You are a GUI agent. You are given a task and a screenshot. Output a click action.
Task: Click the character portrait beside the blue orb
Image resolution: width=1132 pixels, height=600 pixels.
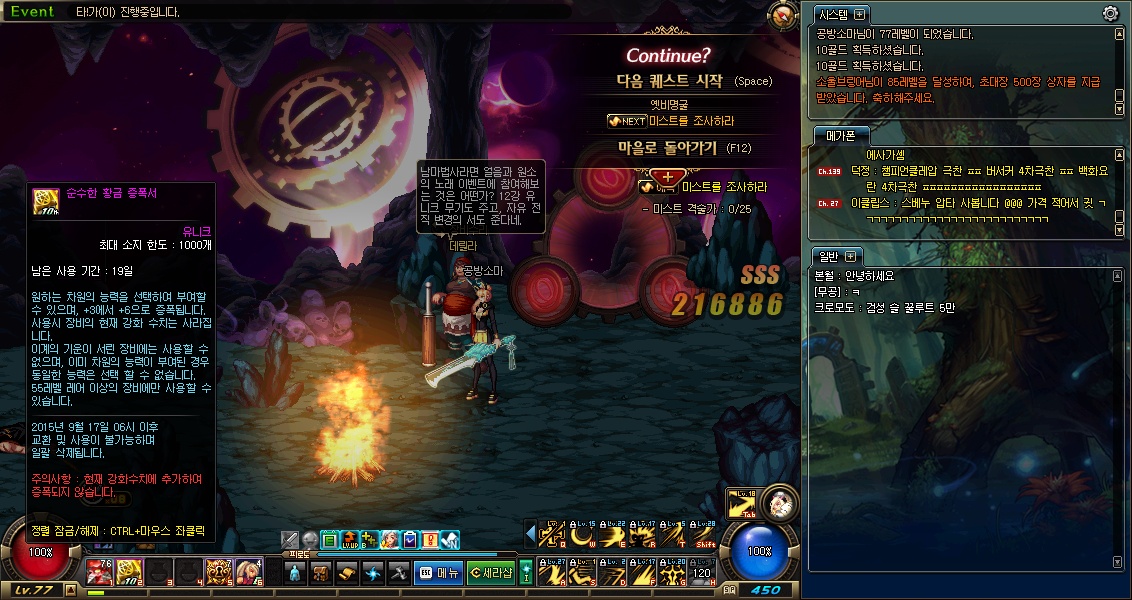(781, 503)
